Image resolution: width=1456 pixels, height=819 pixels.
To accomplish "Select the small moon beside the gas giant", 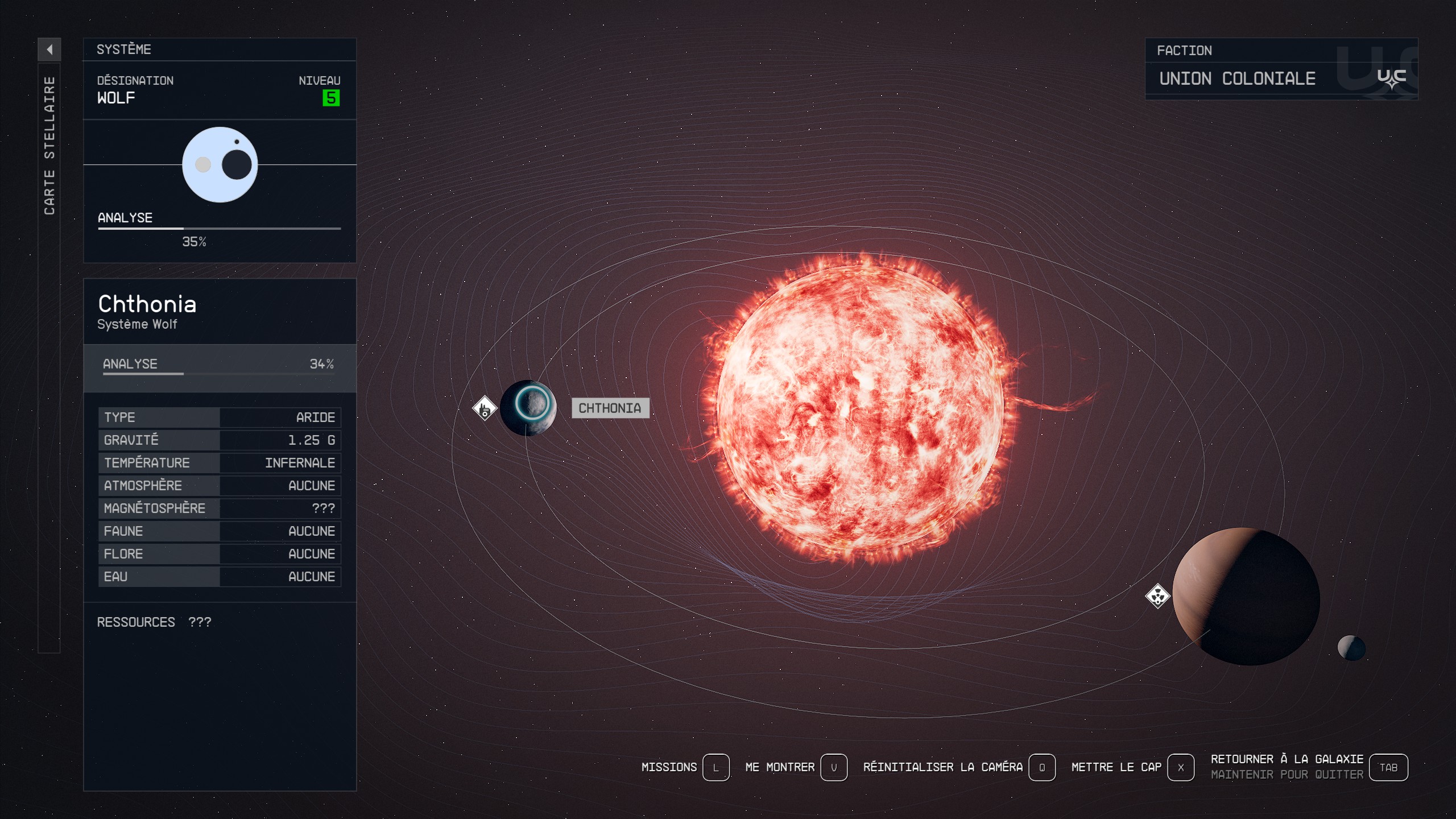I will [1351, 647].
